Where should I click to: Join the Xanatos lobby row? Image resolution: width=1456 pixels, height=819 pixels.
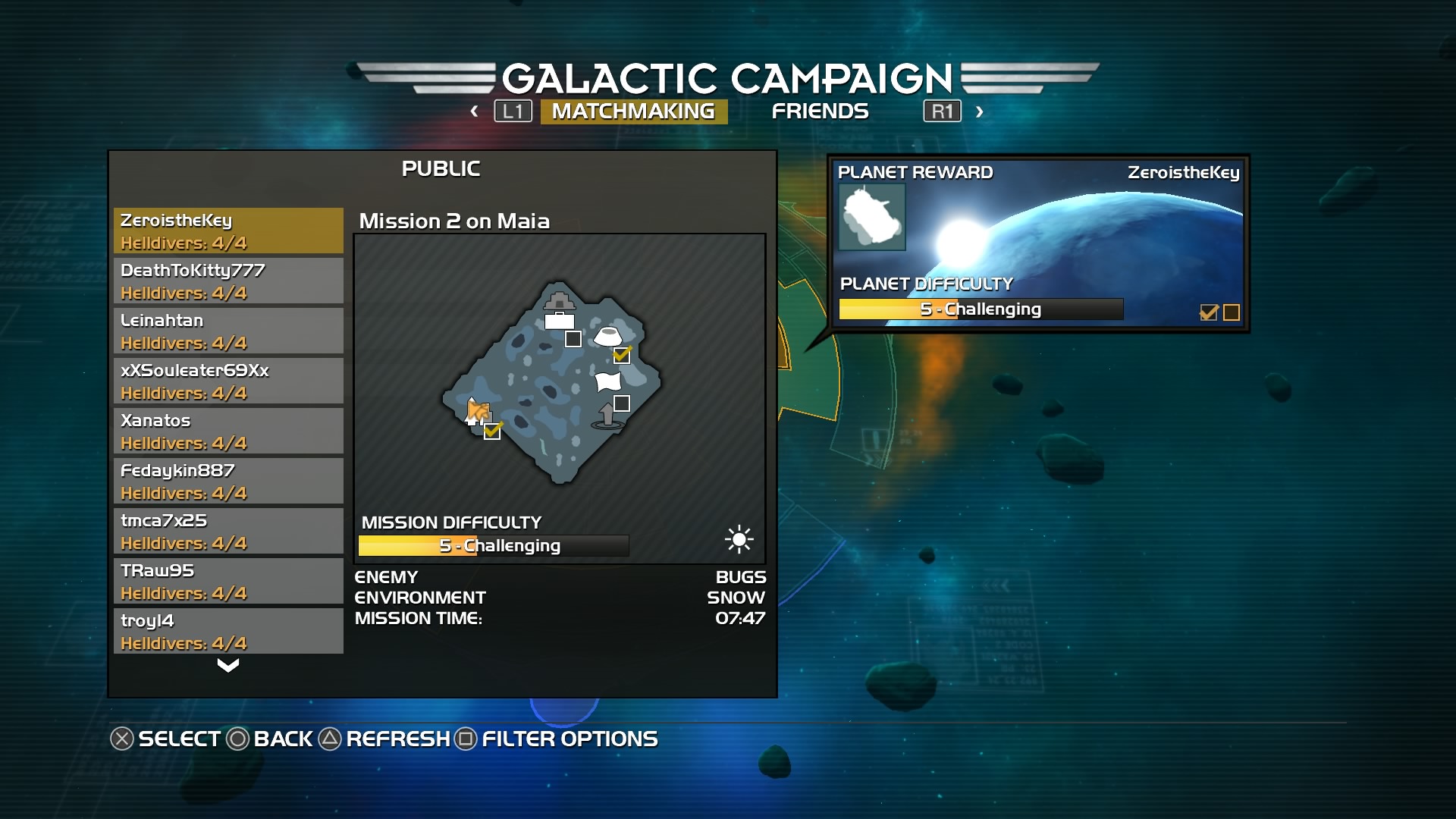click(228, 431)
